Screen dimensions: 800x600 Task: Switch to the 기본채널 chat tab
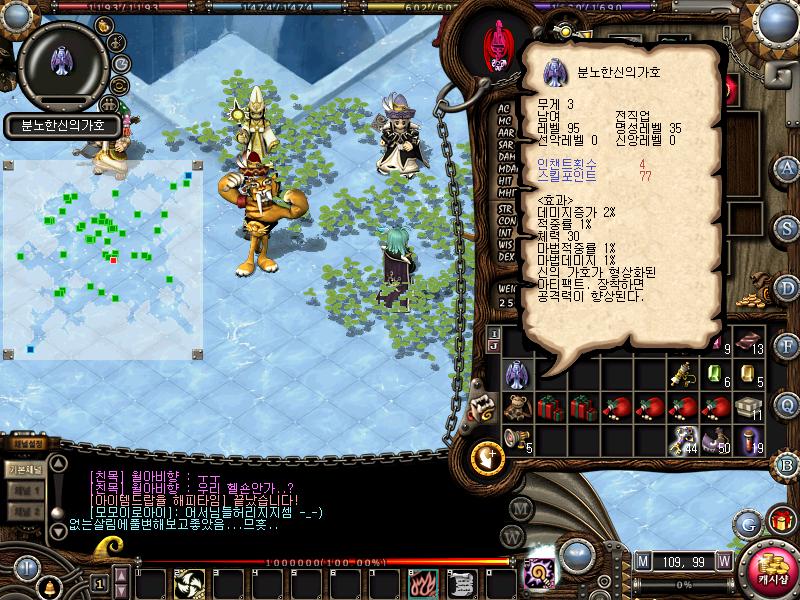[23, 470]
